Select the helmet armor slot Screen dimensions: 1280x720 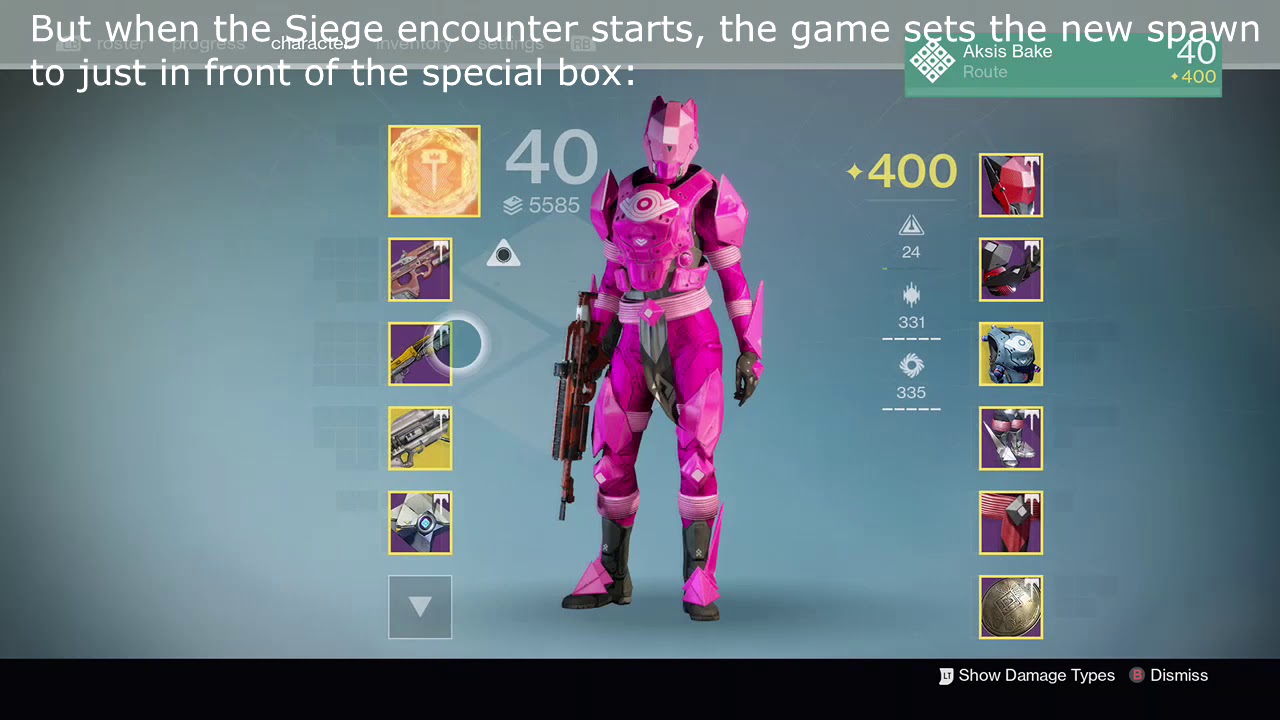[1010, 185]
